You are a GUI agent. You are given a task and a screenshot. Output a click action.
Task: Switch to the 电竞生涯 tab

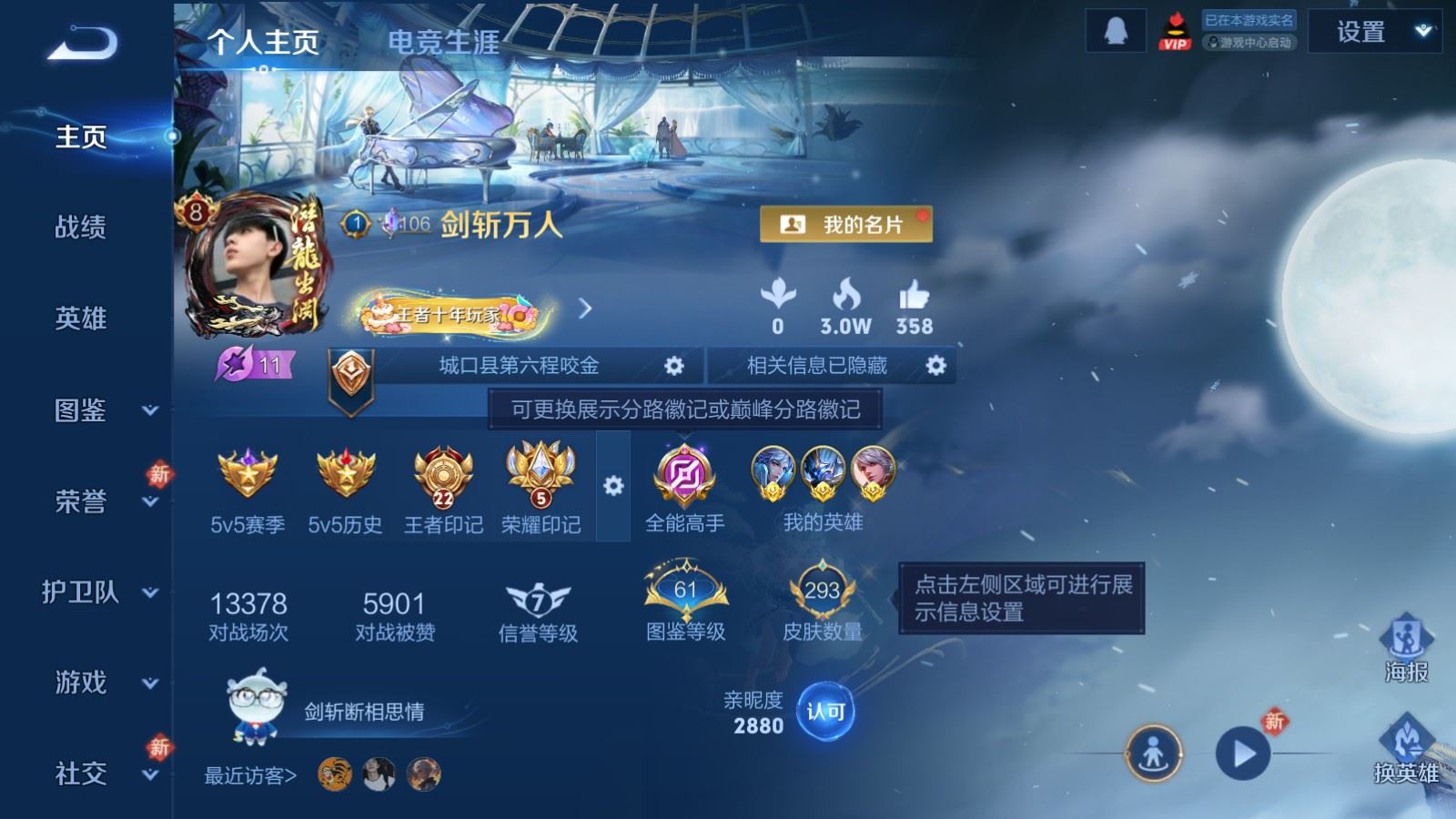coord(443,43)
